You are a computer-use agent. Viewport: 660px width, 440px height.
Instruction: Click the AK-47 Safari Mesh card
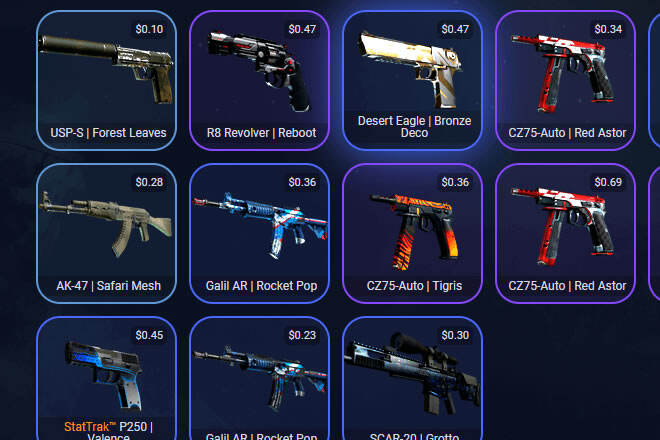point(106,233)
